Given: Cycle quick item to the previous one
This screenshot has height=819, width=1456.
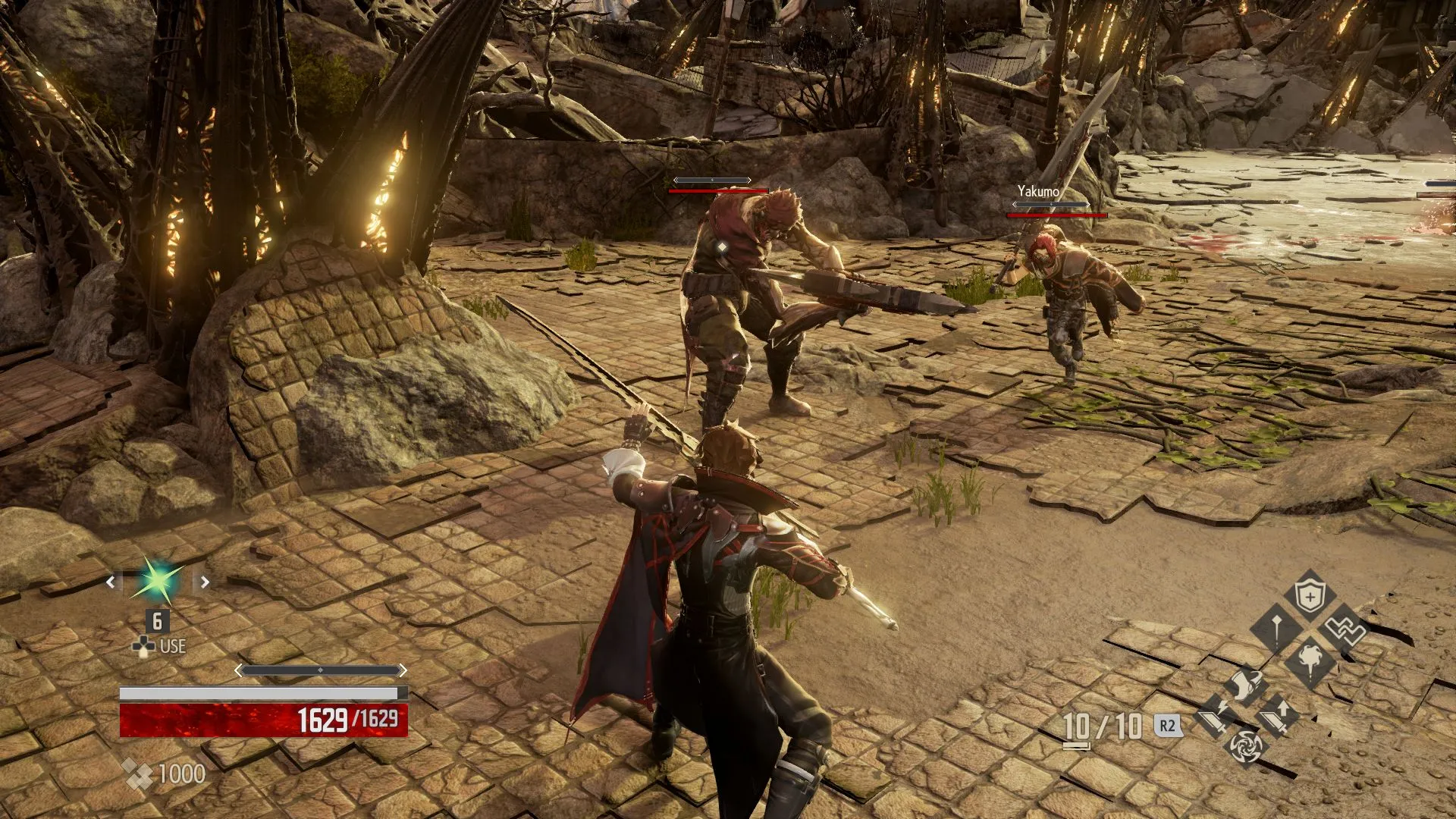Looking at the screenshot, I should pos(111,582).
